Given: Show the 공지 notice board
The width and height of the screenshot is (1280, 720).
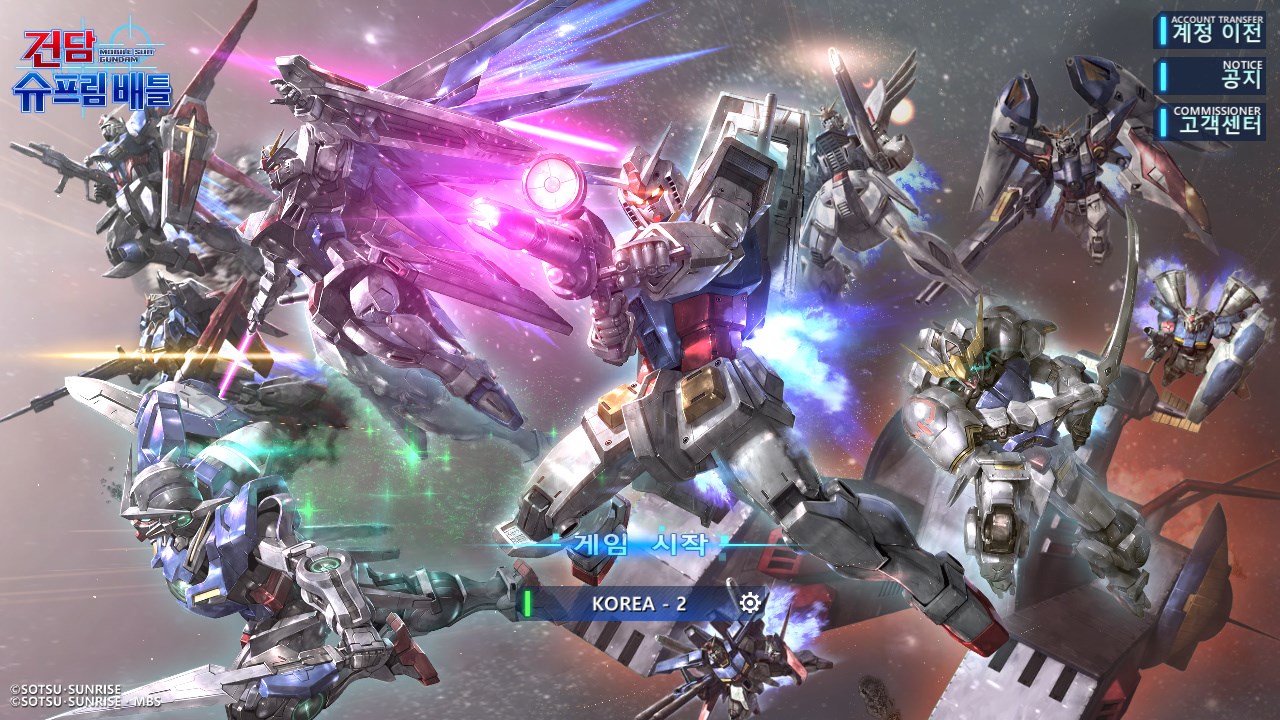Looking at the screenshot, I should (x=1210, y=76).
